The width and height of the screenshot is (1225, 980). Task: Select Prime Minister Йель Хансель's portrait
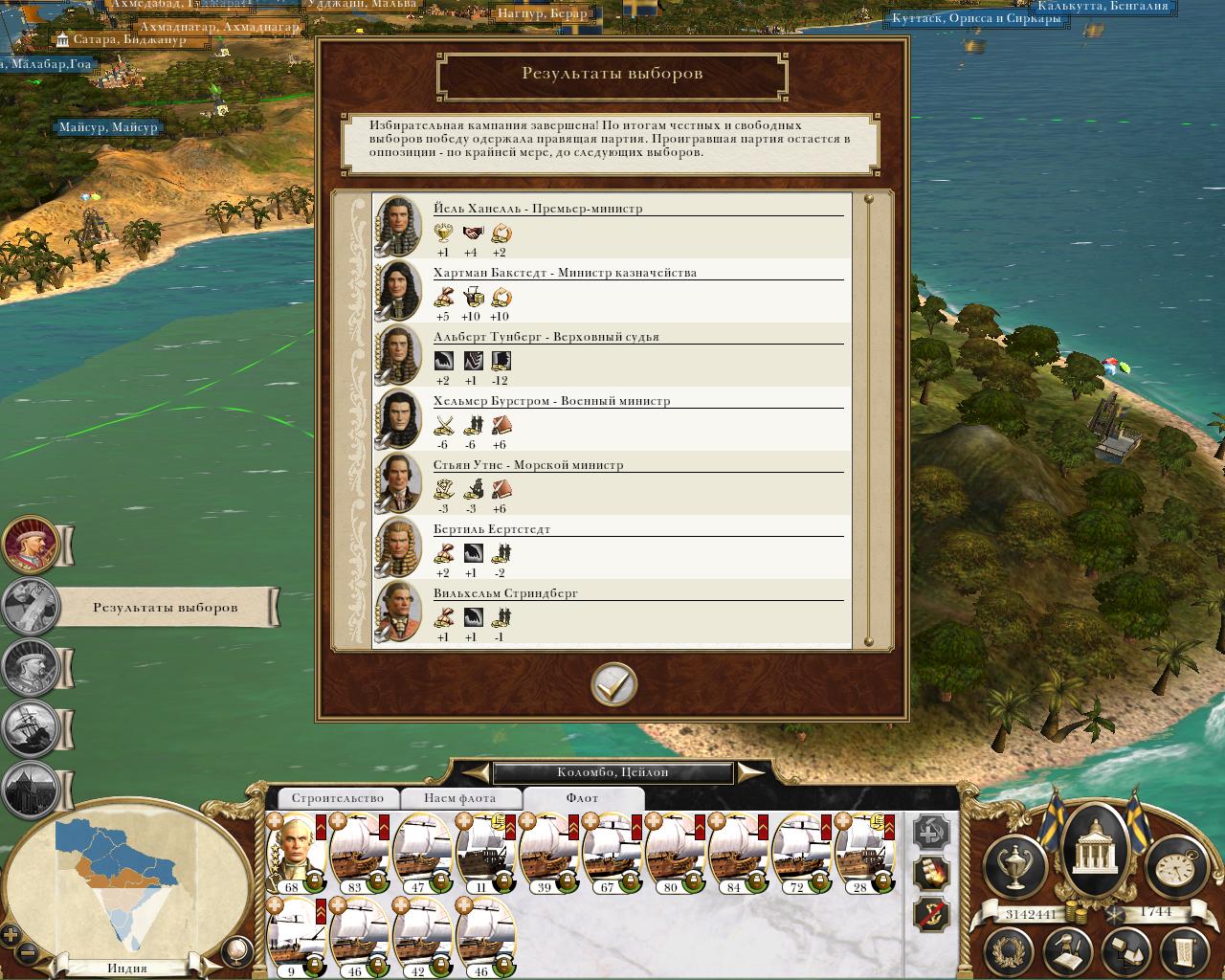point(398,227)
